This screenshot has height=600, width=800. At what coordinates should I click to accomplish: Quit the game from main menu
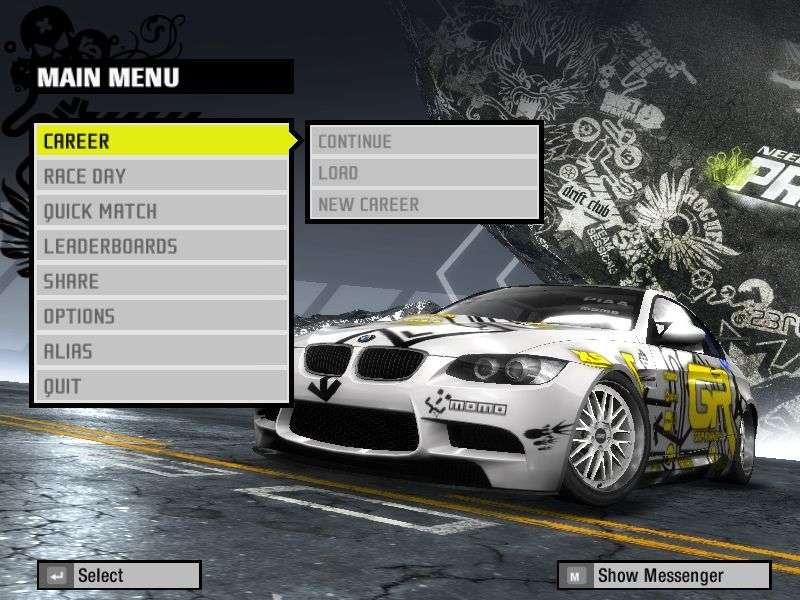[162, 386]
